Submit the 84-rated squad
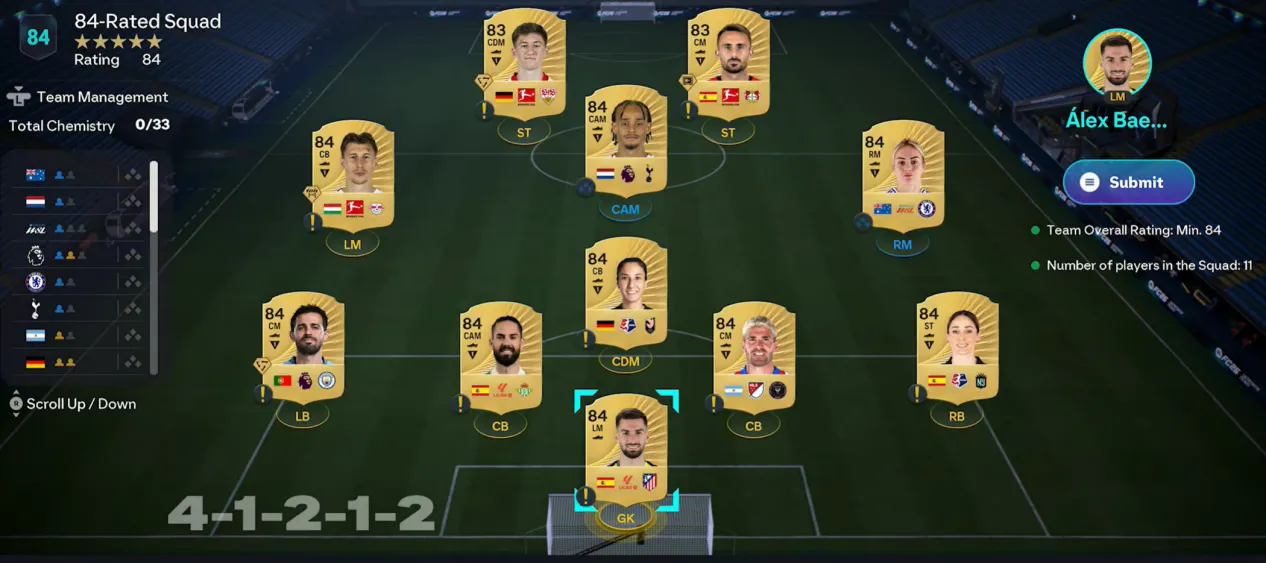 pos(1128,182)
